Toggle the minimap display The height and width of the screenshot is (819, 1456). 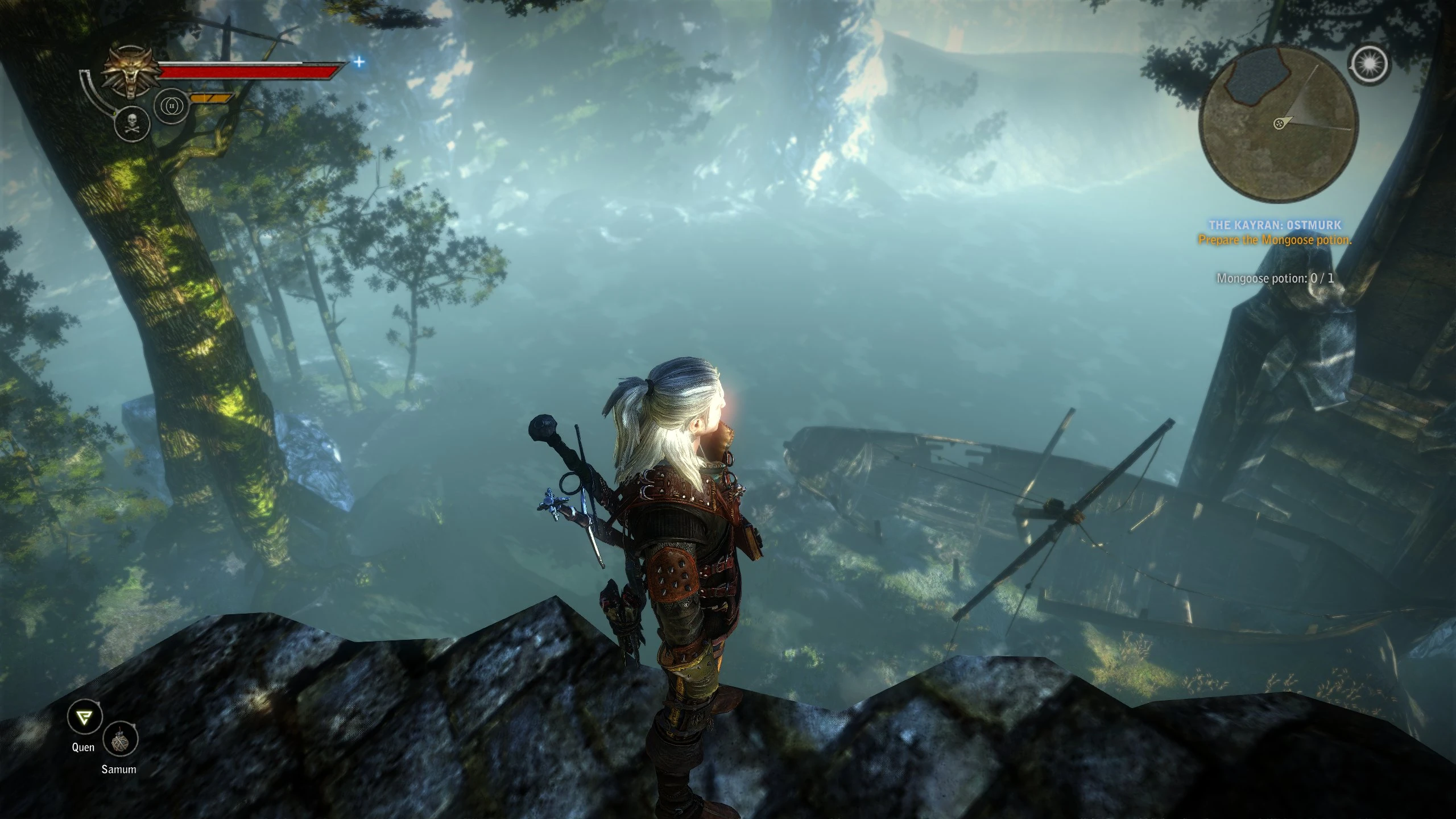click(x=1280, y=125)
